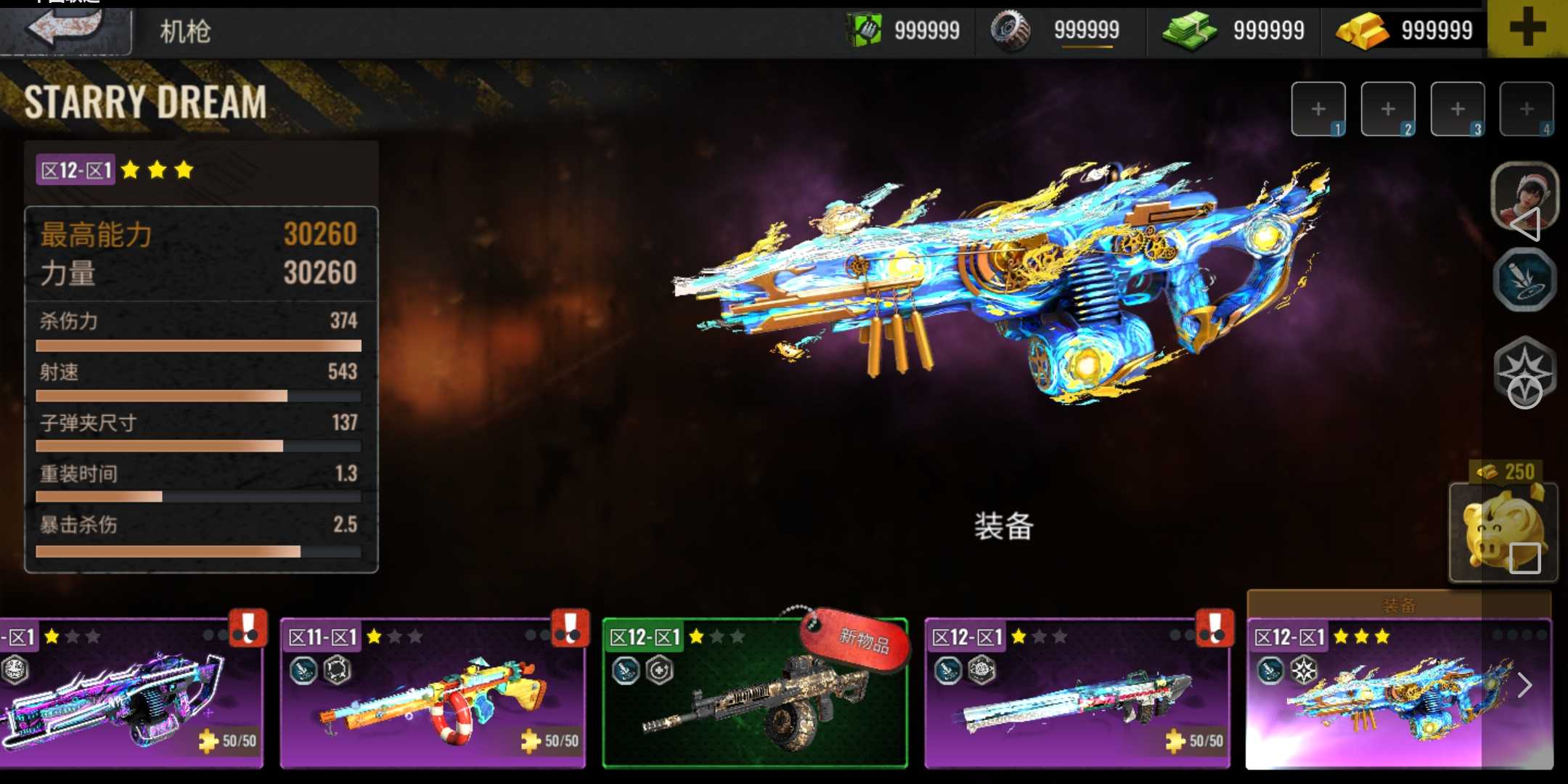
Task: Show next weapons with right arrow
Action: 1525,685
